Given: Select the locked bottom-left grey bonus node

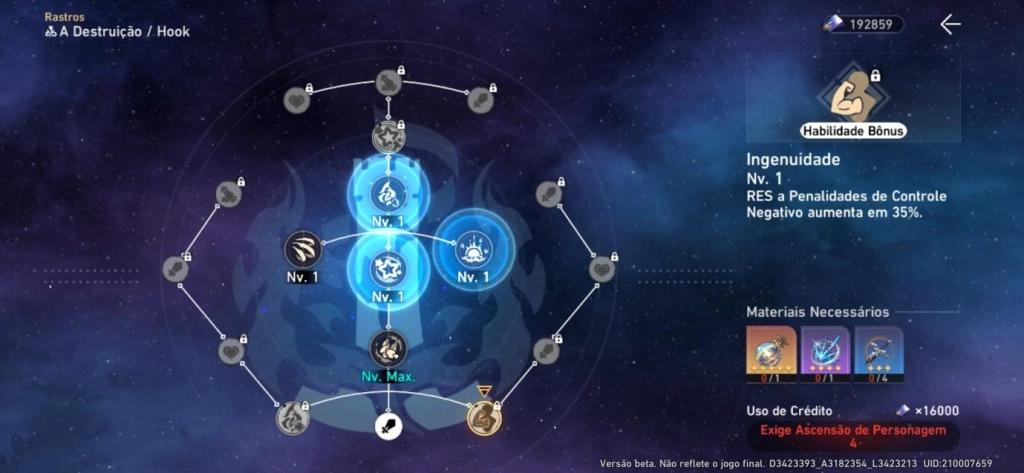Looking at the screenshot, I should coord(292,415).
